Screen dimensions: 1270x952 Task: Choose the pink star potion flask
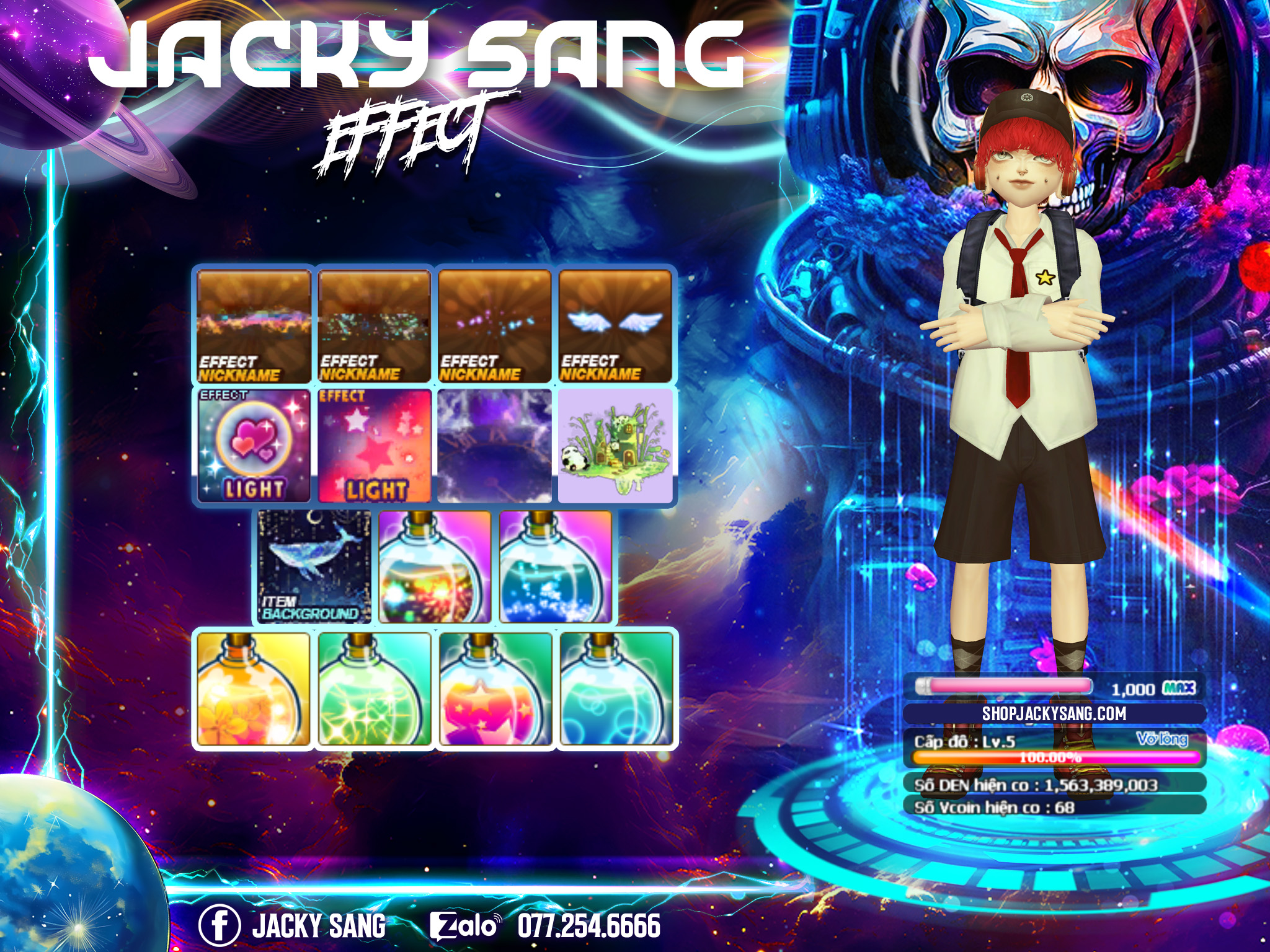pos(495,688)
